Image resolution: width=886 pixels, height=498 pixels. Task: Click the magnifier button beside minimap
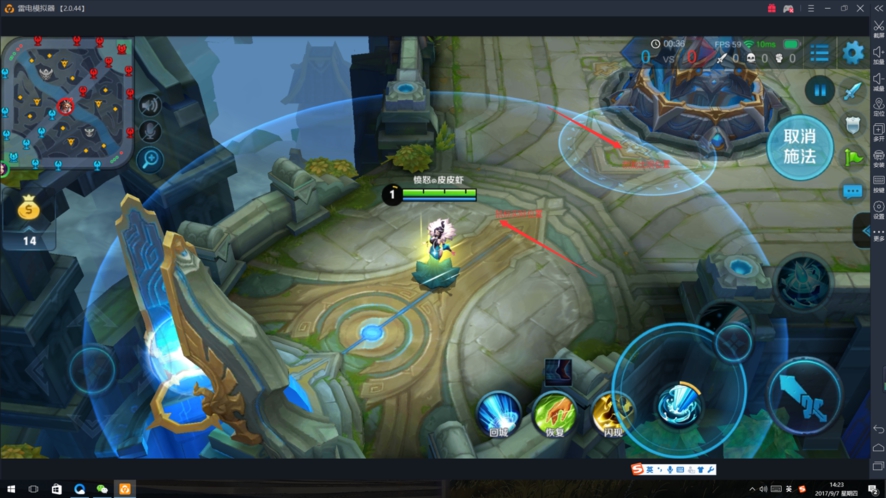[151, 158]
